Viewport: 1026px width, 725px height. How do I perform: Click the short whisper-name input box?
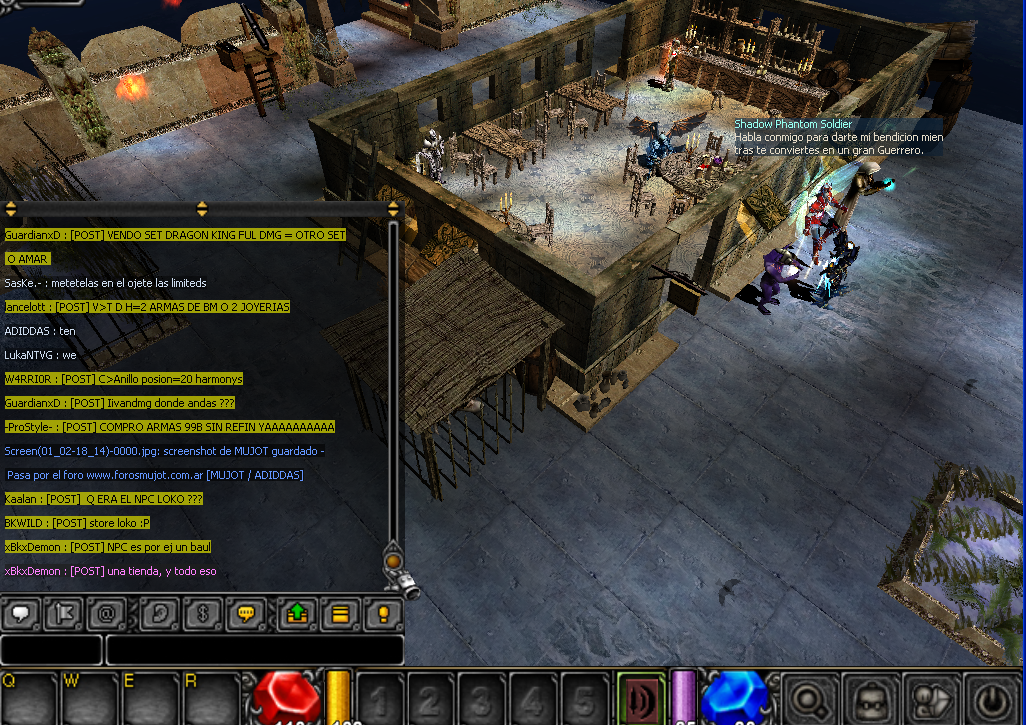click(51, 650)
